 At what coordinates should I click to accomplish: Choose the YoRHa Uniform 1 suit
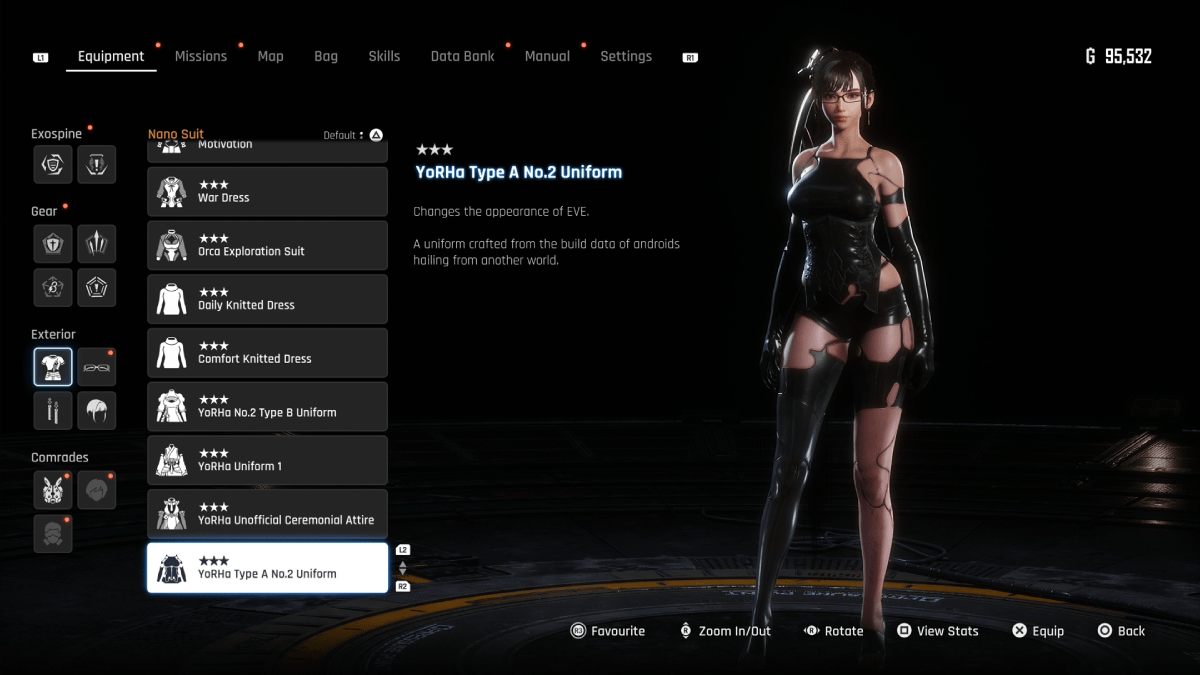coord(267,460)
